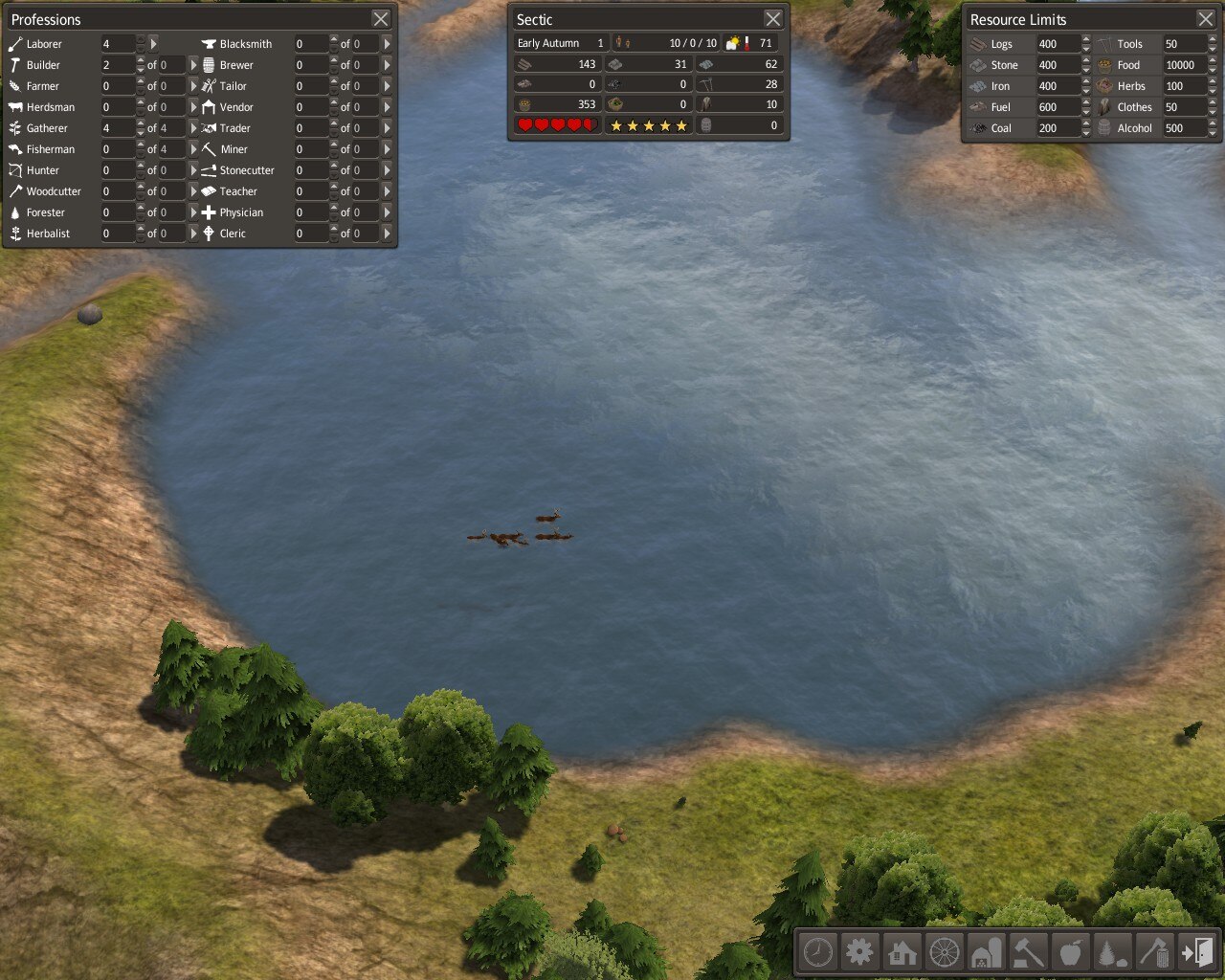This screenshot has height=980, width=1225.
Task: Click the Laborer arrow button
Action: pos(153,44)
